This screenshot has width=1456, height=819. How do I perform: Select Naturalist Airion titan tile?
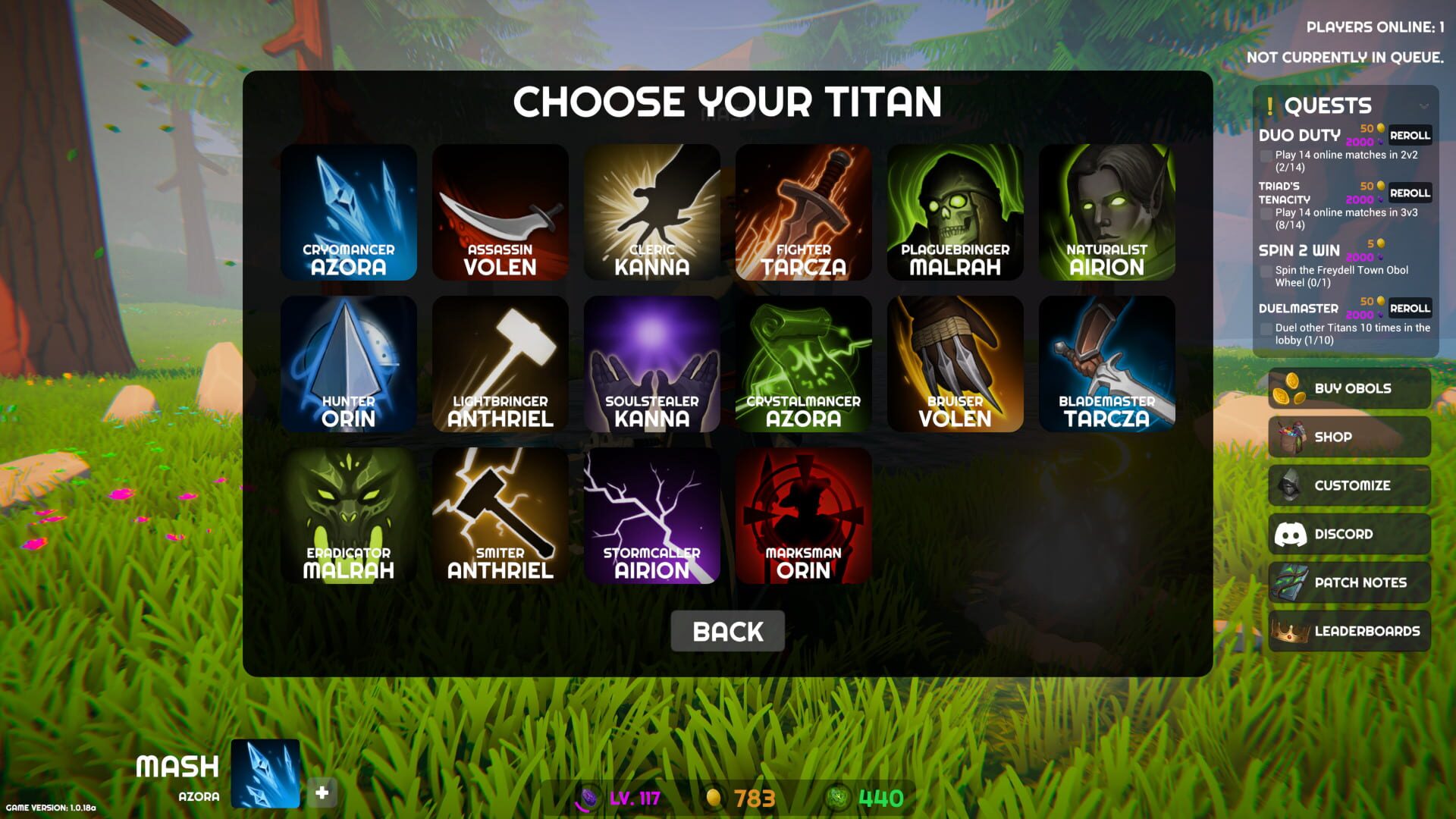tap(1107, 212)
